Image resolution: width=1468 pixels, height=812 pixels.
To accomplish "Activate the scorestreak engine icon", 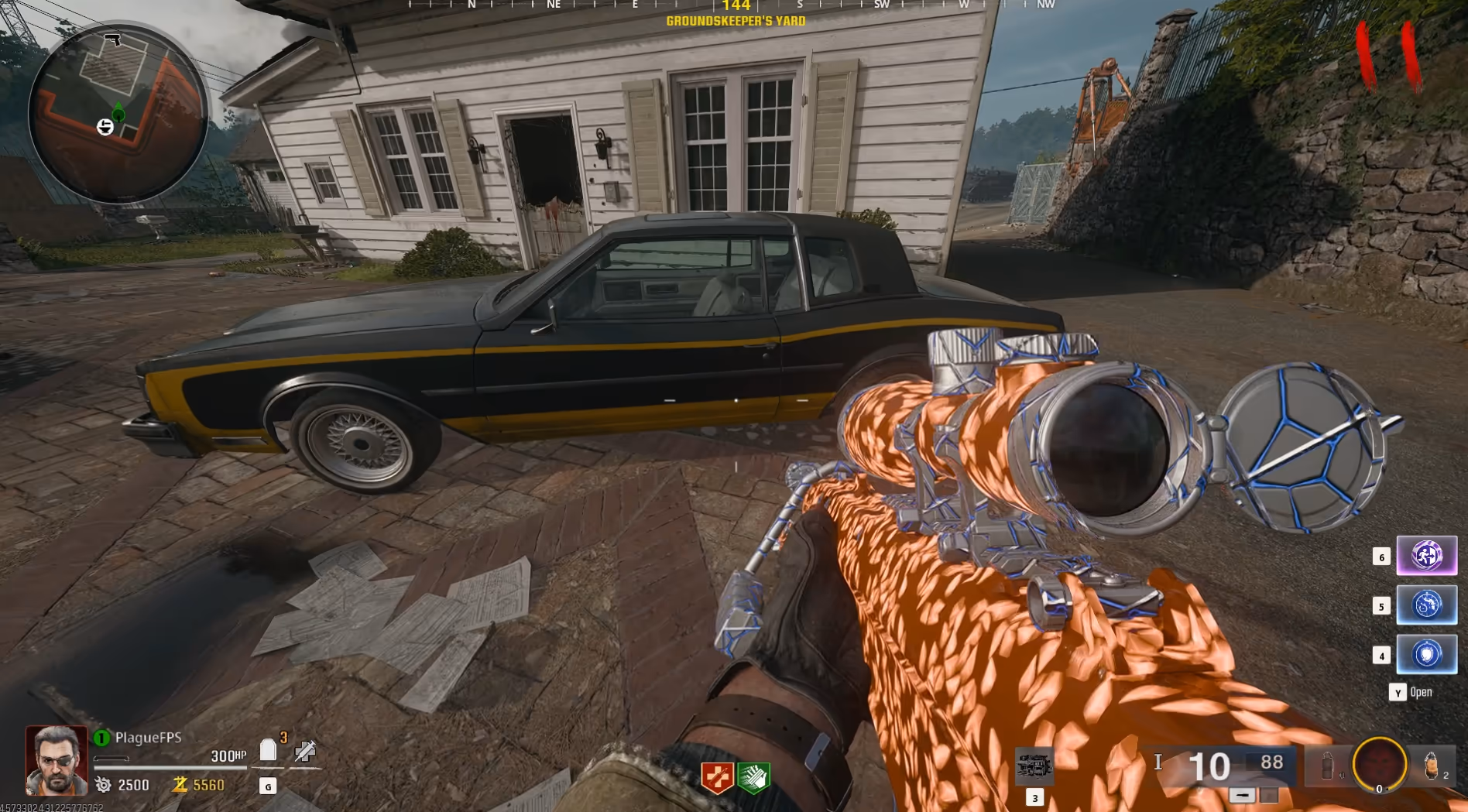I will (1034, 766).
